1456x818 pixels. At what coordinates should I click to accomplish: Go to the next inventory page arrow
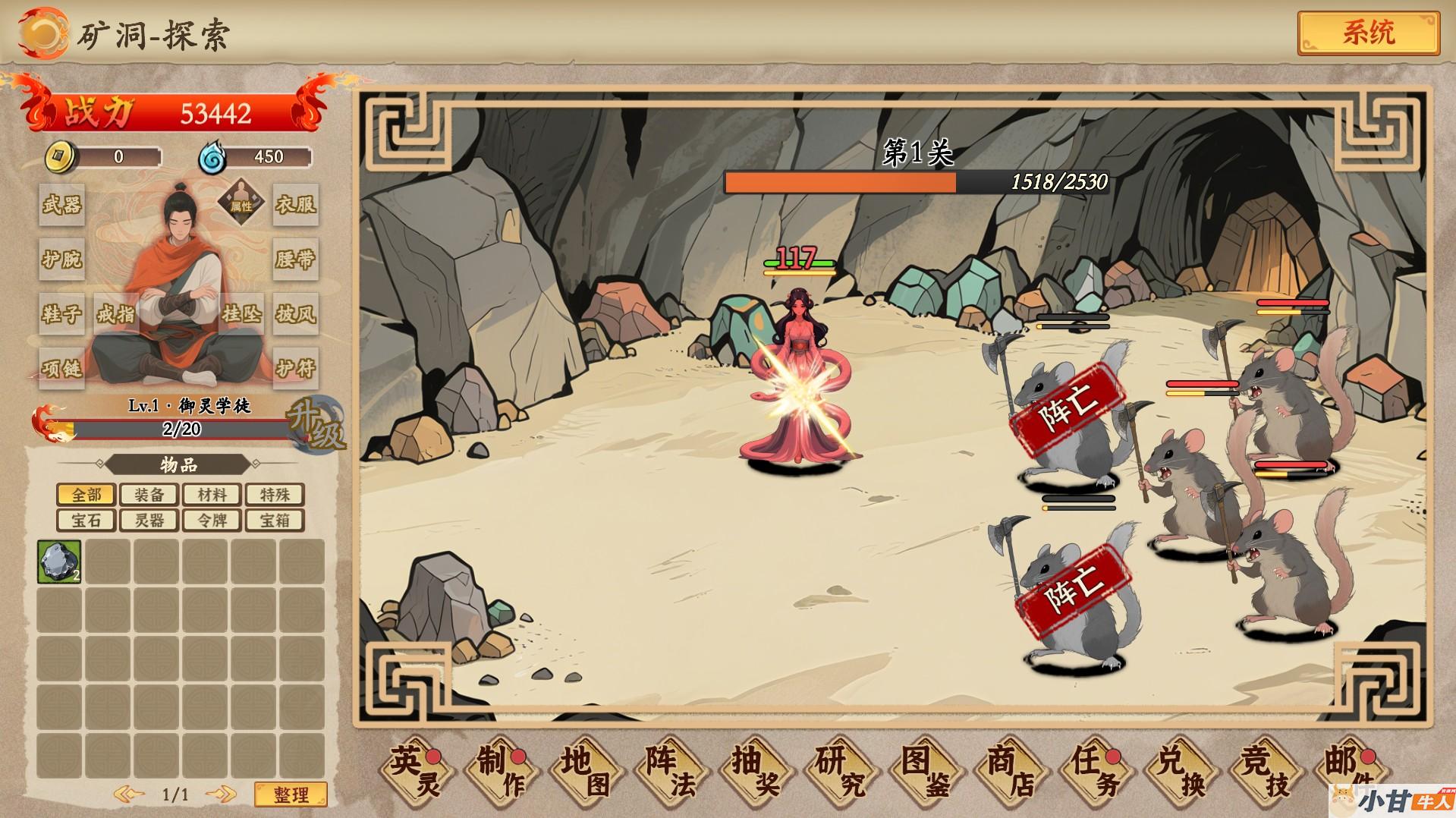click(221, 794)
